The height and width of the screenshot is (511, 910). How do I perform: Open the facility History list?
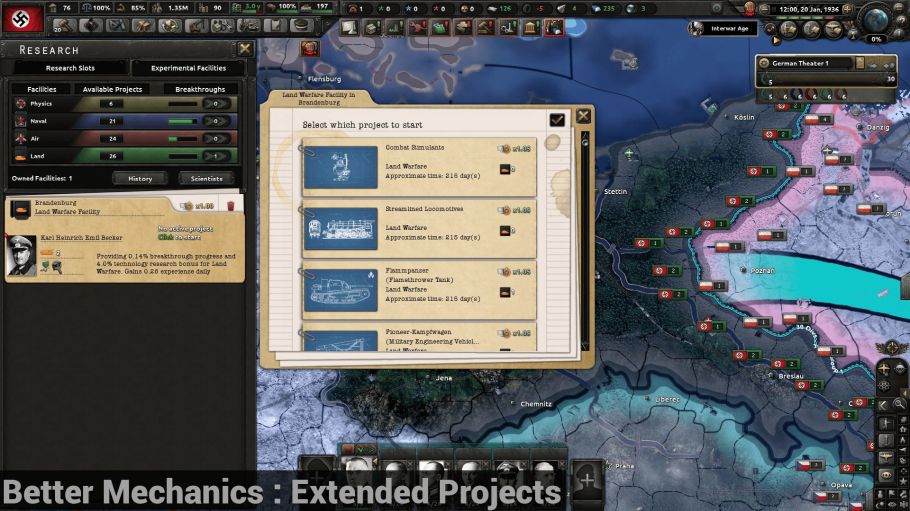140,178
